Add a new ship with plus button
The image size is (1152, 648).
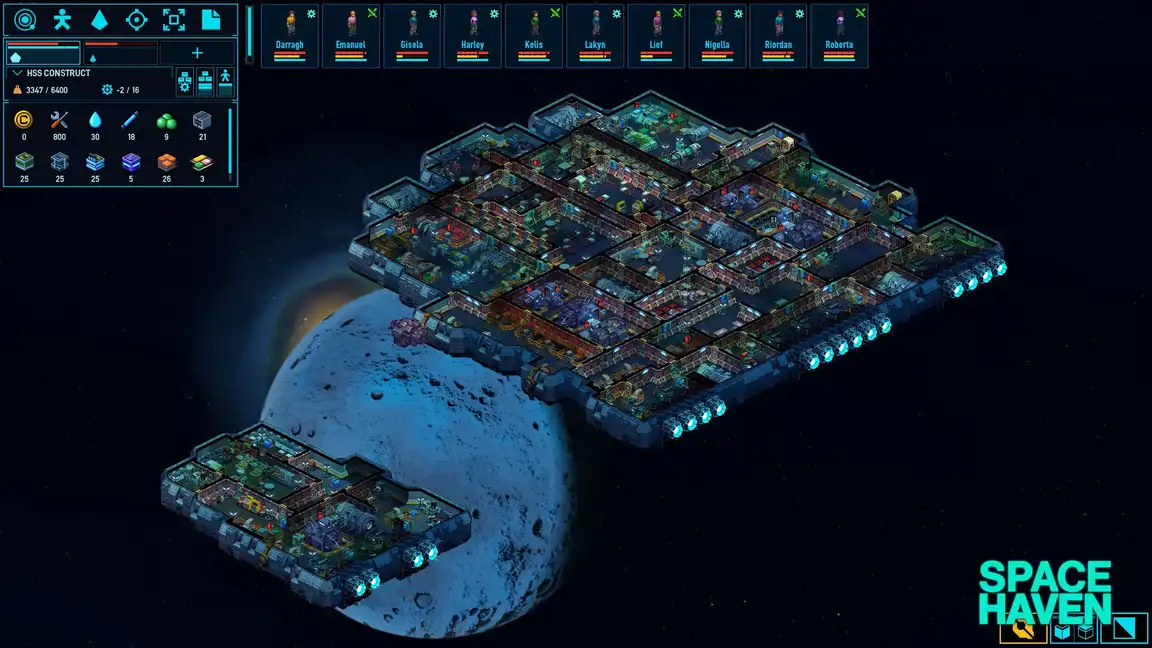[197, 53]
